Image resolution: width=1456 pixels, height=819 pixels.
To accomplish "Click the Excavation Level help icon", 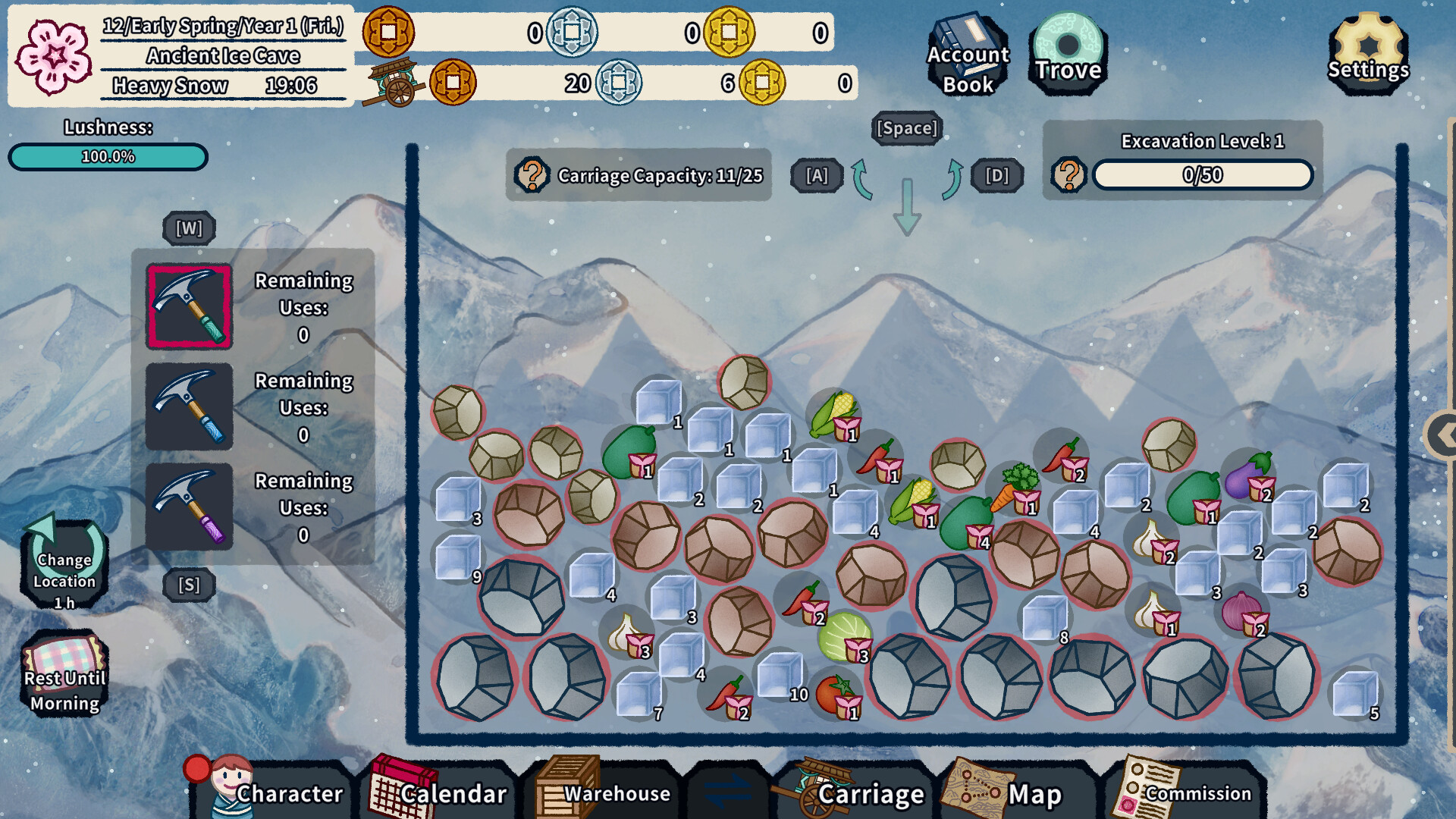I will (1070, 175).
